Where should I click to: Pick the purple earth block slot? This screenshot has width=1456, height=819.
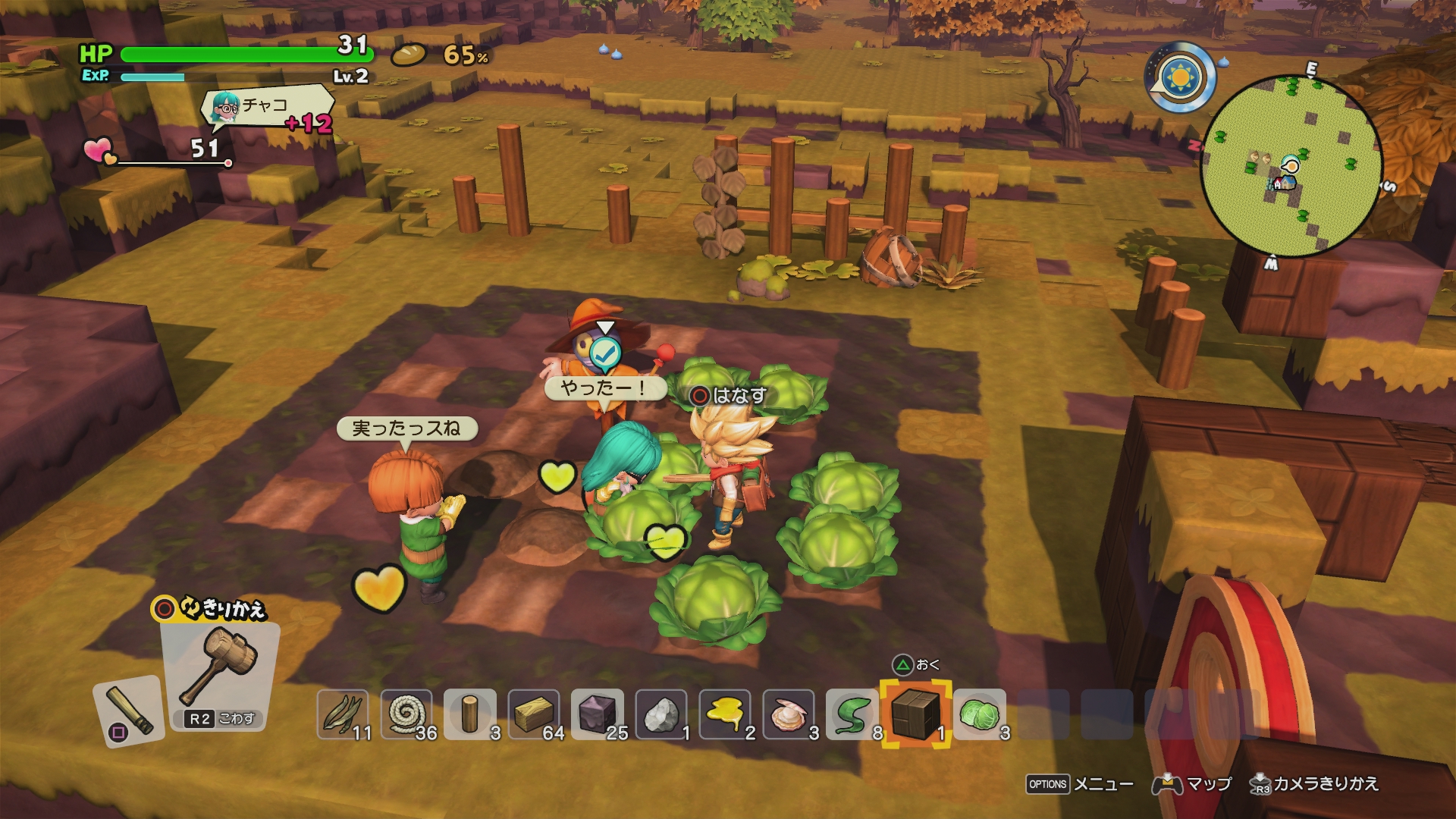[598, 714]
